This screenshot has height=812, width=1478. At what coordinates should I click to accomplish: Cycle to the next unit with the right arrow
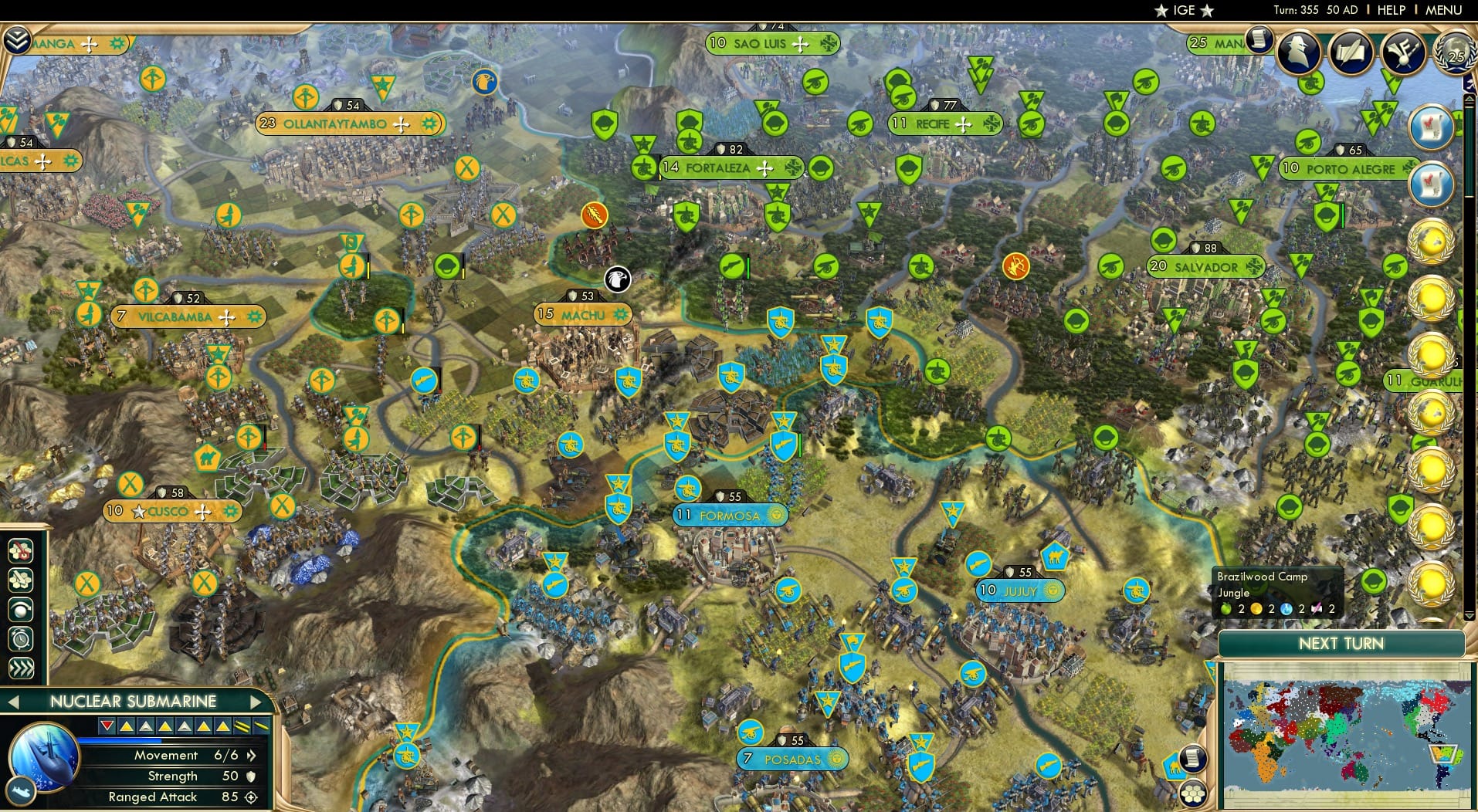(258, 701)
